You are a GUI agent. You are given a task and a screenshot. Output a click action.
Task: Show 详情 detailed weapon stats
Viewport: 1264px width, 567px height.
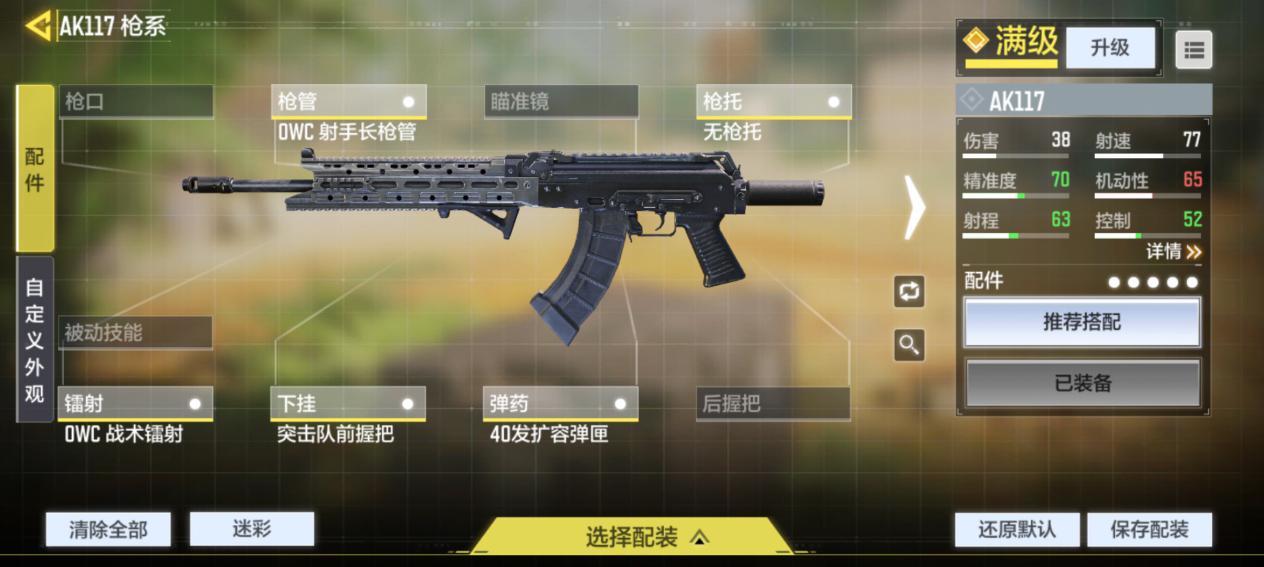pyautogui.click(x=1173, y=252)
